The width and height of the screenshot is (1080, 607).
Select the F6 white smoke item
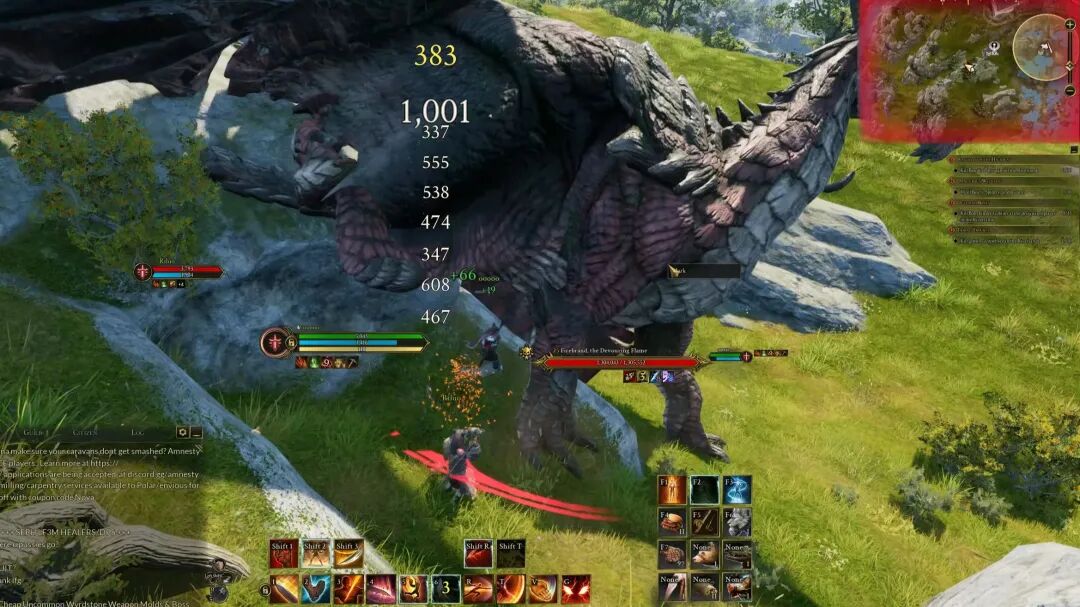point(737,521)
